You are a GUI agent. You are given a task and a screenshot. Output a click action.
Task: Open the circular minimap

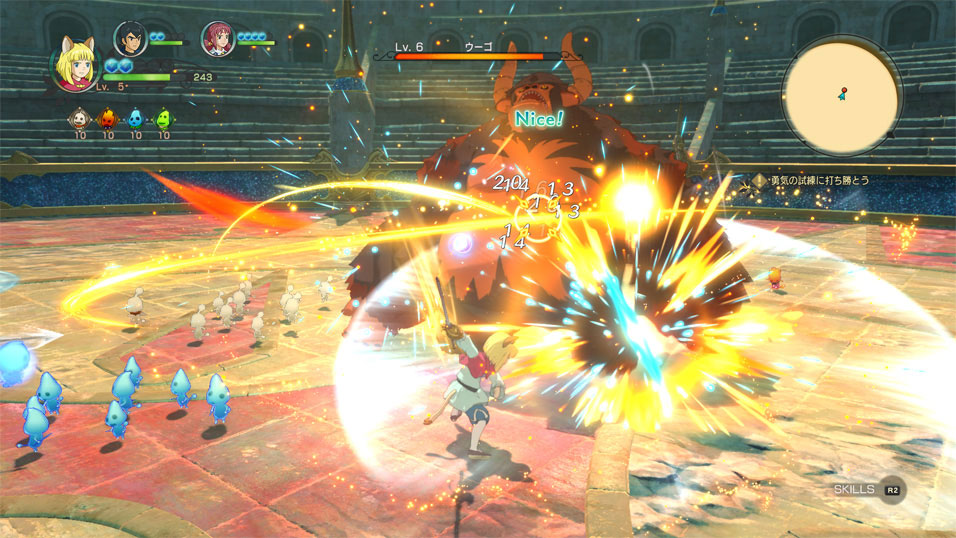pos(842,93)
